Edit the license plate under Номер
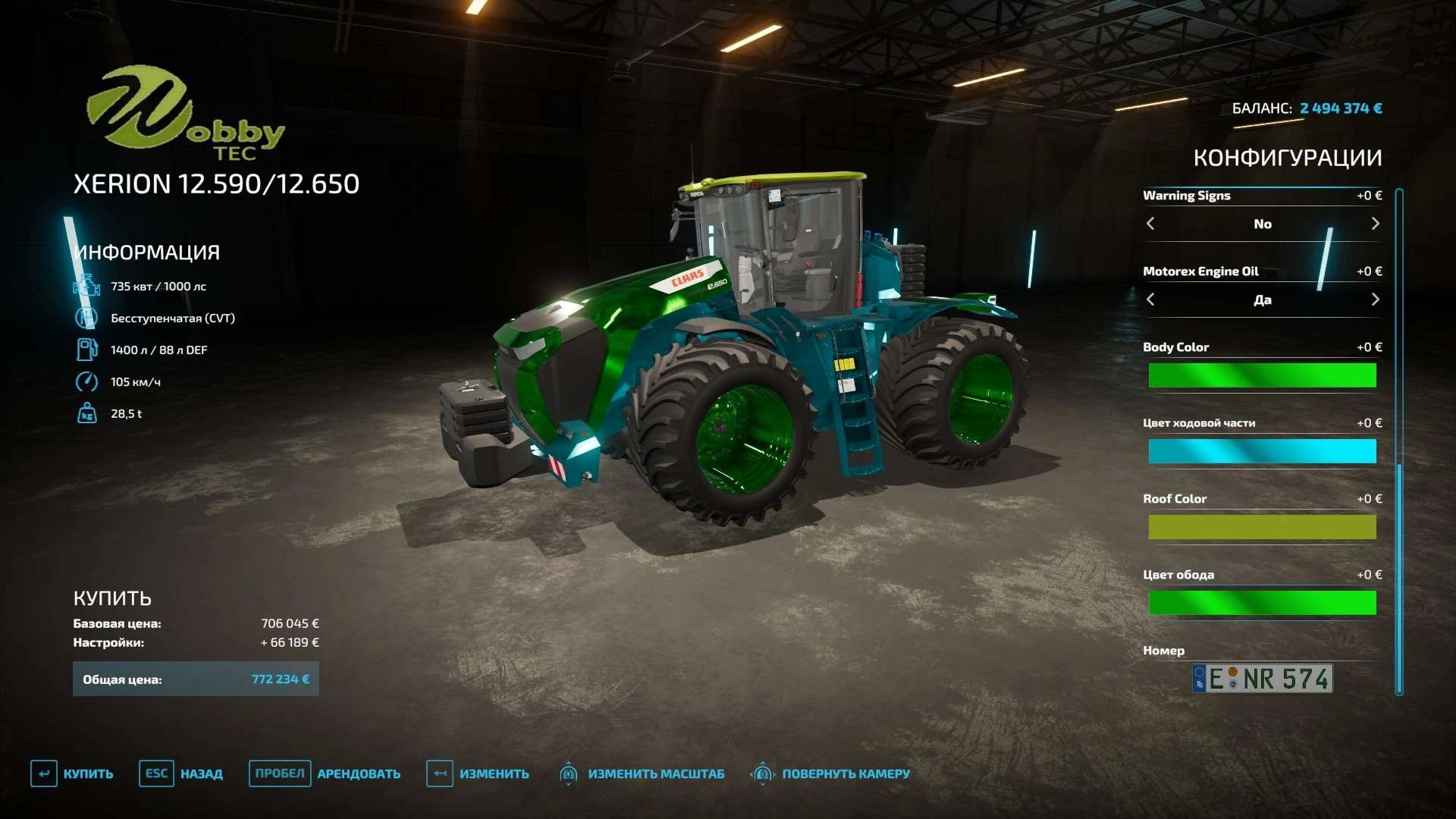The height and width of the screenshot is (819, 1456). pyautogui.click(x=1262, y=679)
